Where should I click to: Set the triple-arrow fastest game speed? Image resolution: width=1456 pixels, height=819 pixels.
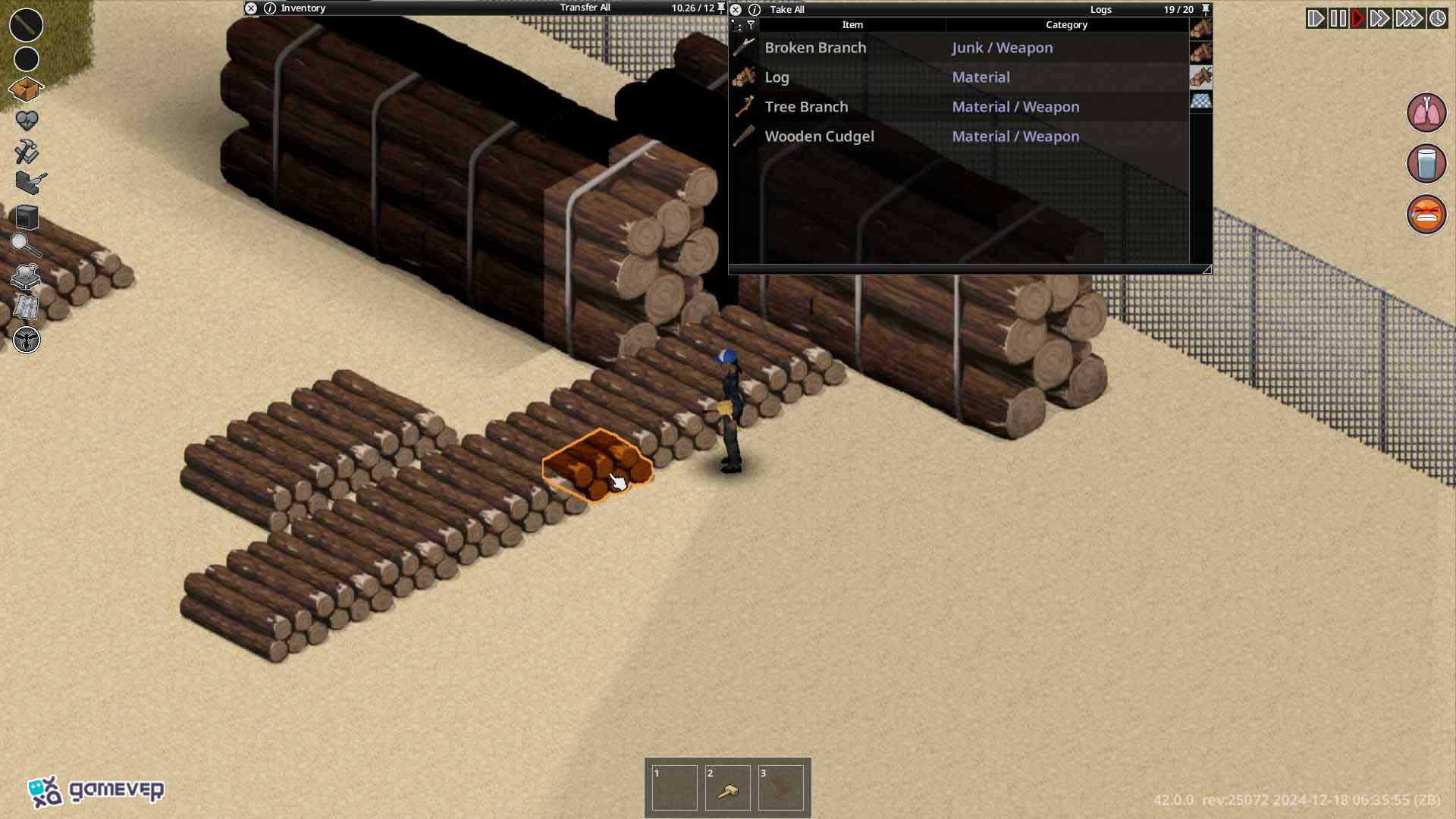[x=1409, y=18]
